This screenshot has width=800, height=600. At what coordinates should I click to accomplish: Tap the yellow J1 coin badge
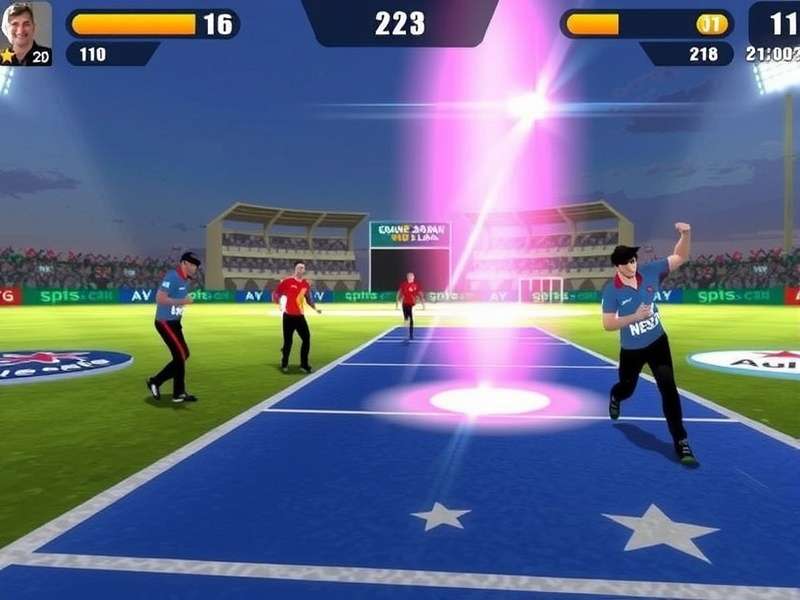click(x=711, y=24)
